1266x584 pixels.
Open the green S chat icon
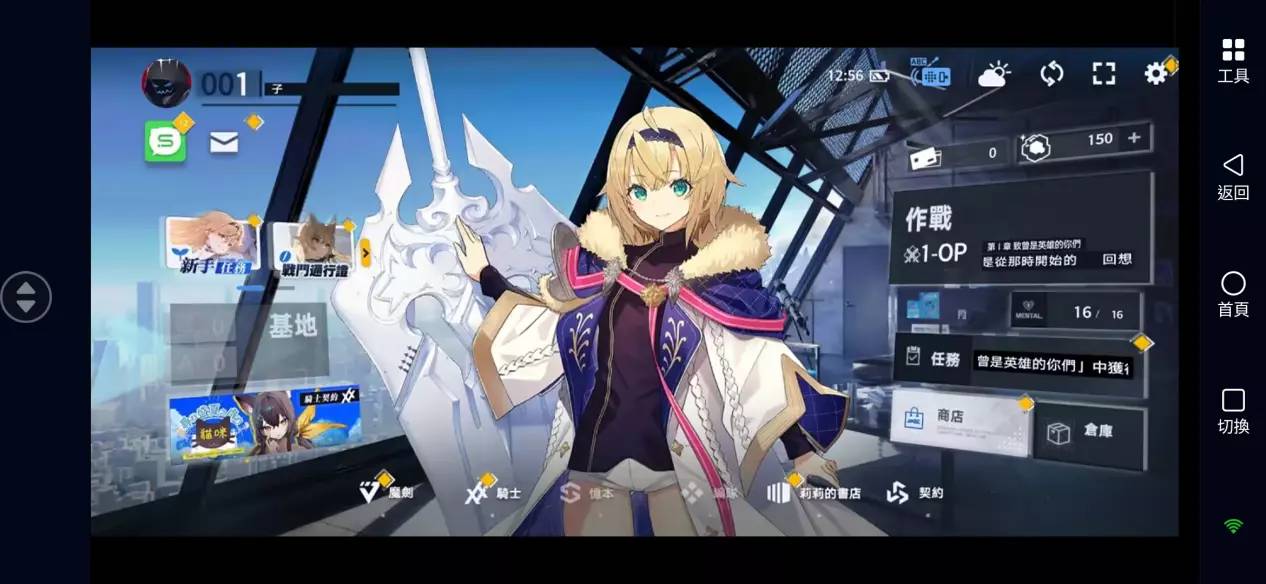coord(165,142)
